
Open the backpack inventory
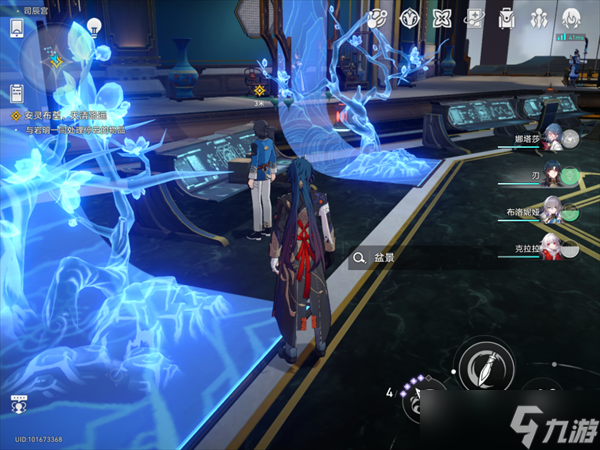(x=506, y=18)
